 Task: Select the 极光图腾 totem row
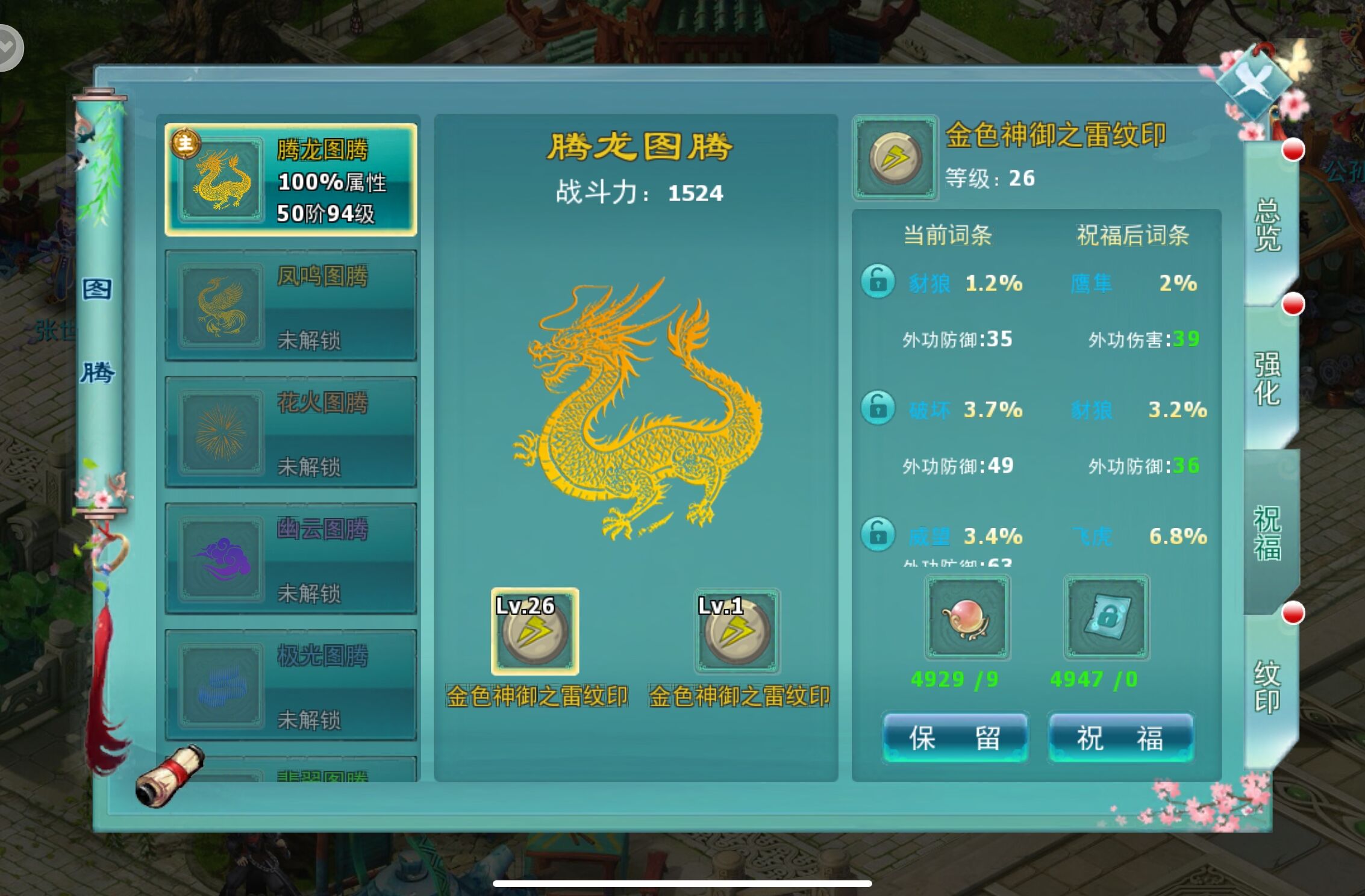[291, 685]
